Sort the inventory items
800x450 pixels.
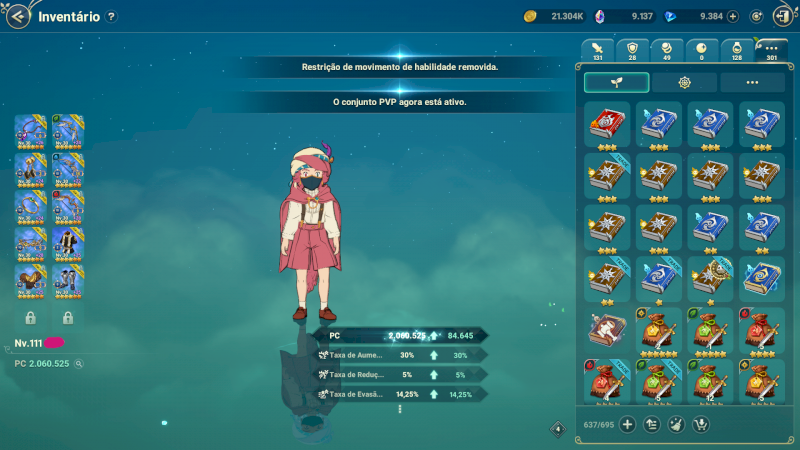(x=652, y=424)
